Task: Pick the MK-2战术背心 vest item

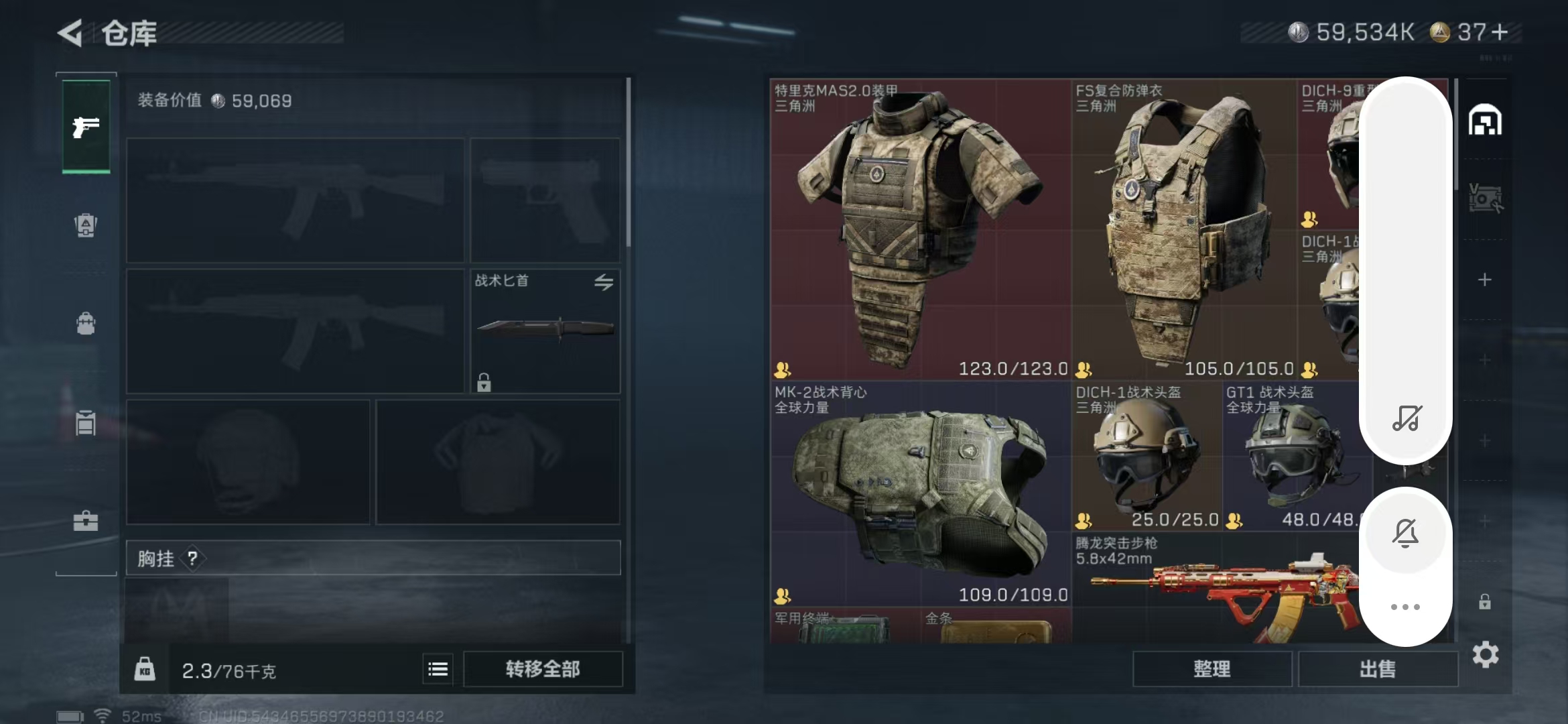Action: click(920, 494)
